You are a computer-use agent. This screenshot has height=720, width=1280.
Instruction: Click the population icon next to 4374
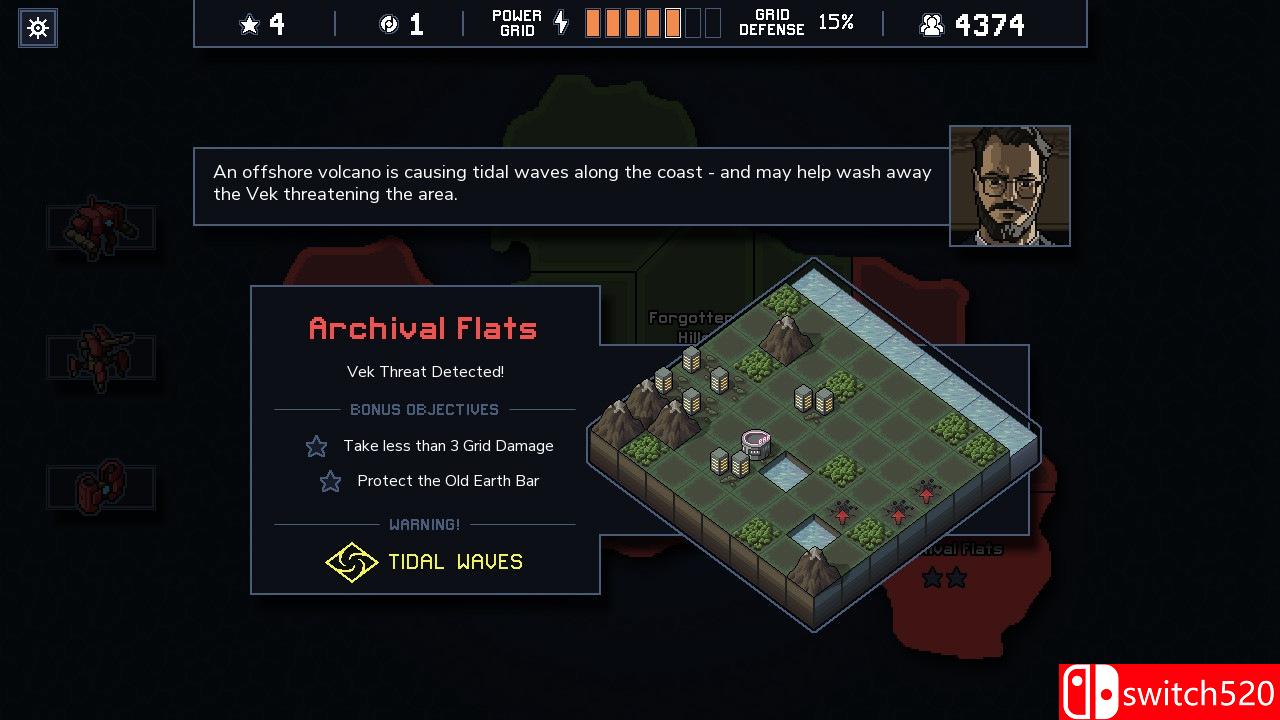pyautogui.click(x=931, y=24)
